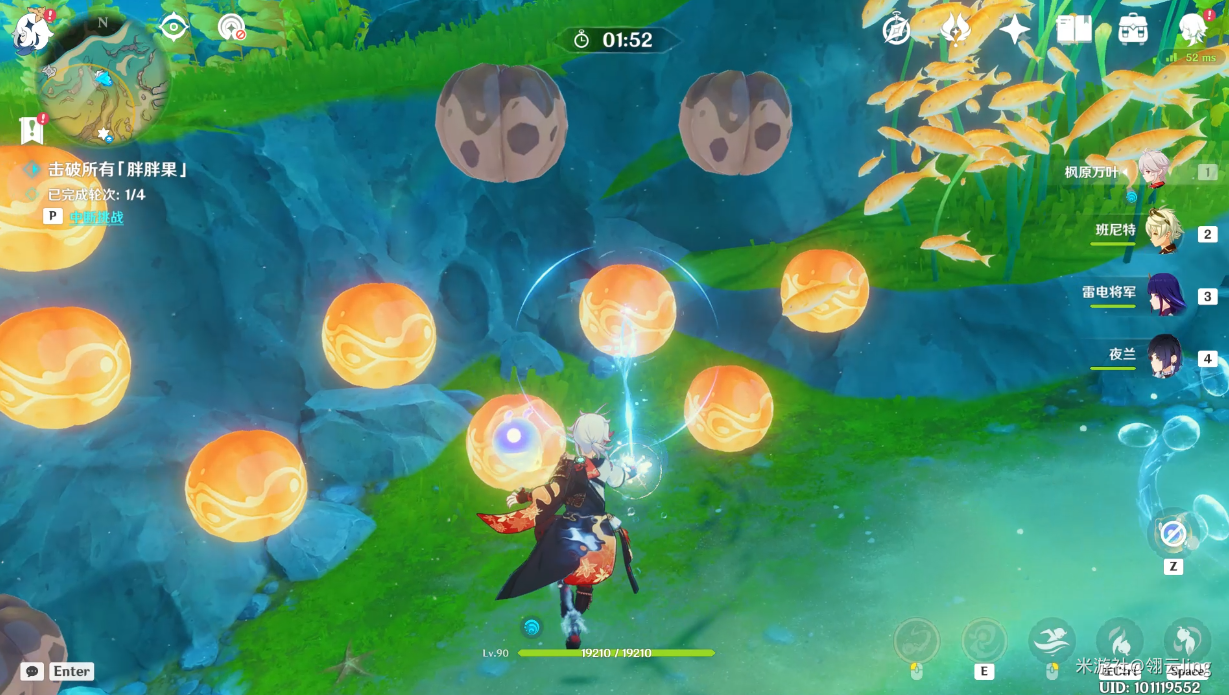Open the winged wish icon

[x=955, y=30]
